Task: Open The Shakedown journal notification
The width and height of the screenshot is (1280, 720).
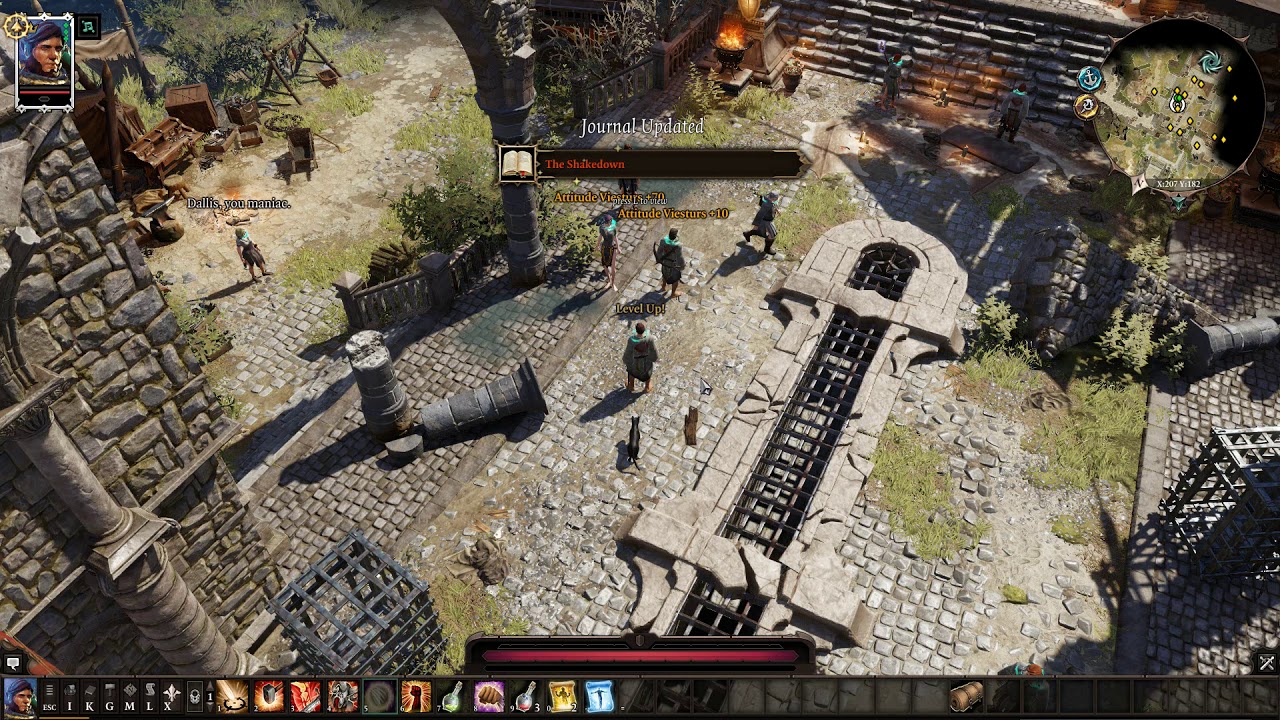Action: coord(650,164)
